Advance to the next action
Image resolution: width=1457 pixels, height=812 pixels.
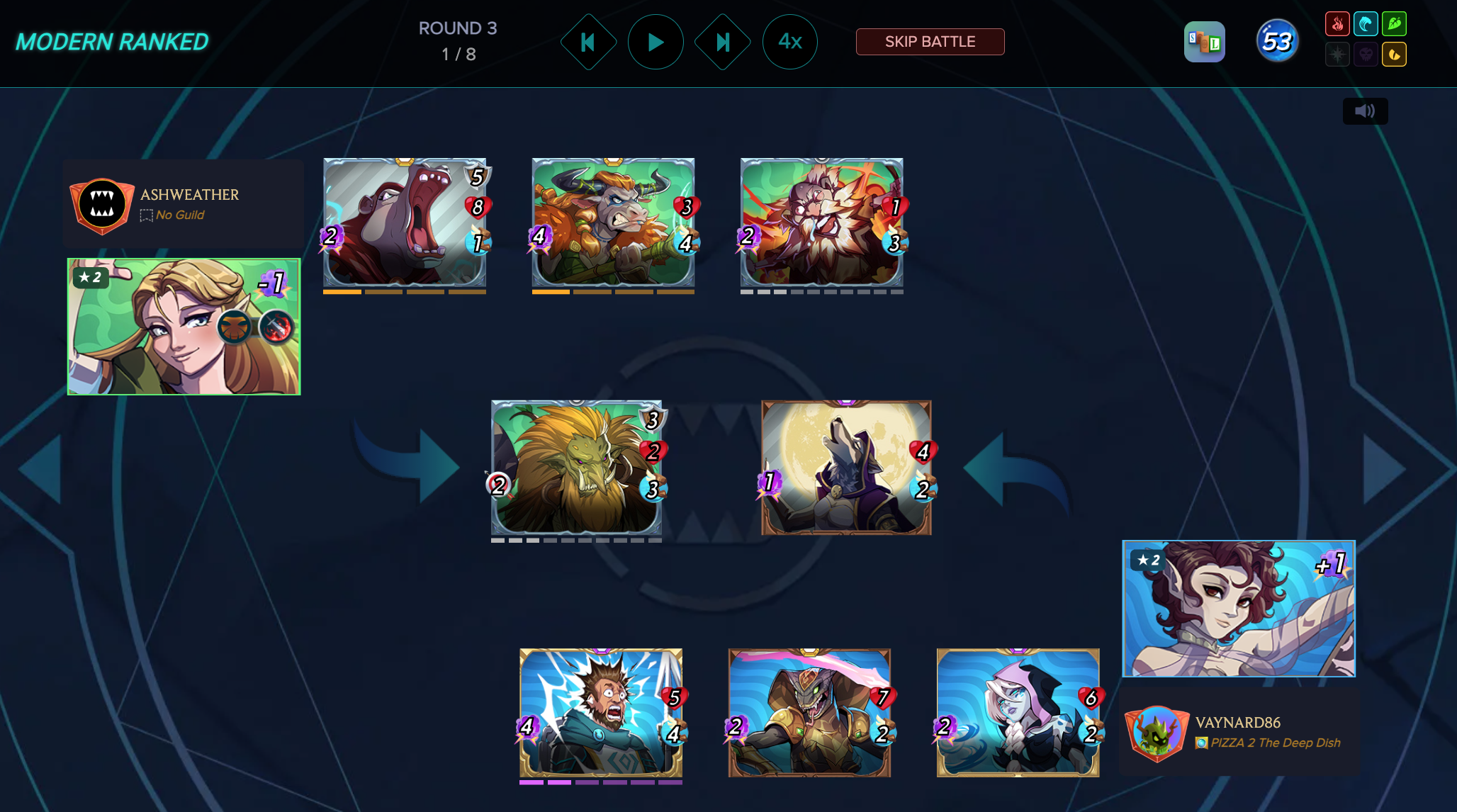point(722,42)
